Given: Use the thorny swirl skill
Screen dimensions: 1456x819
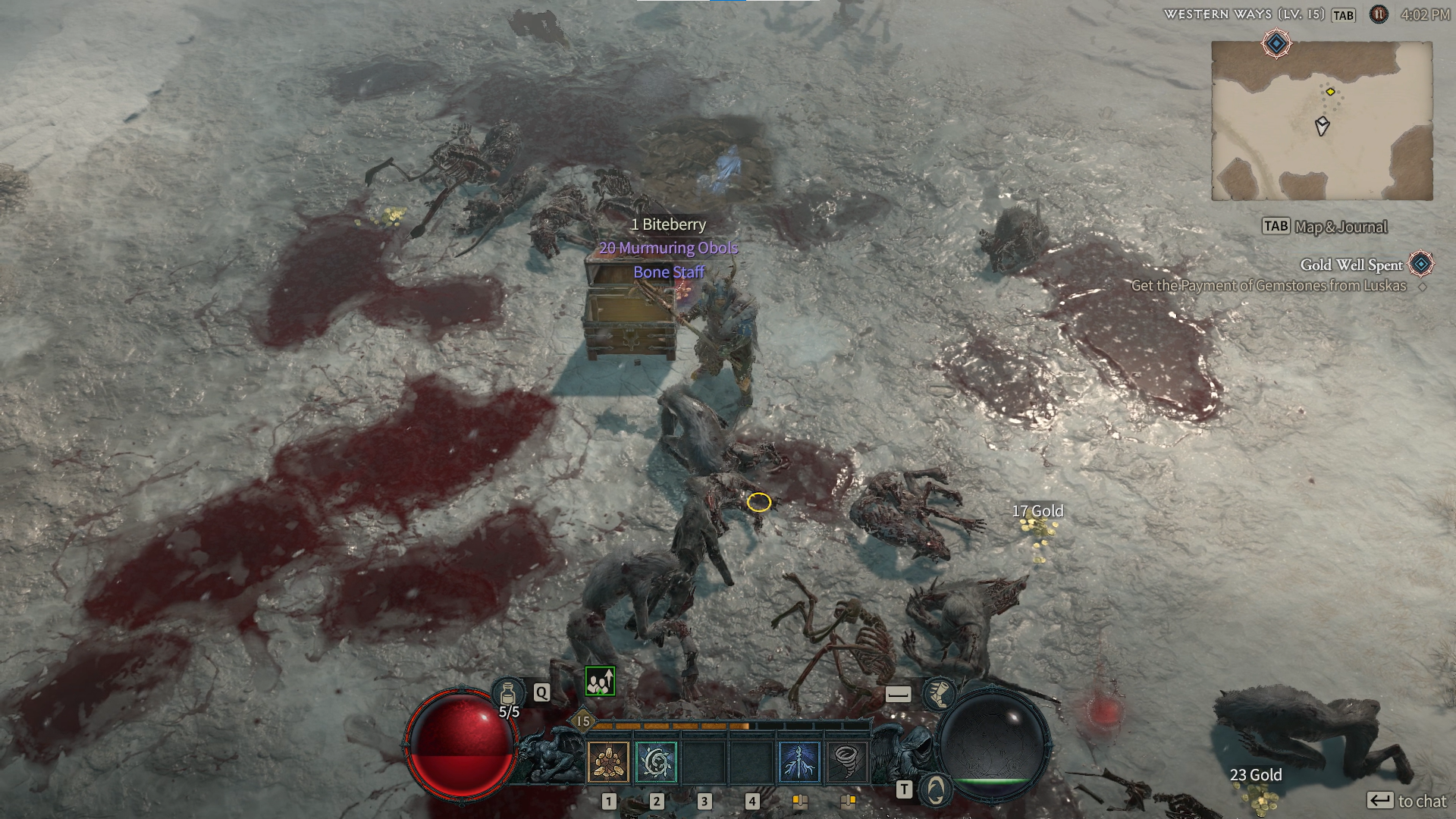Looking at the screenshot, I should [656, 761].
